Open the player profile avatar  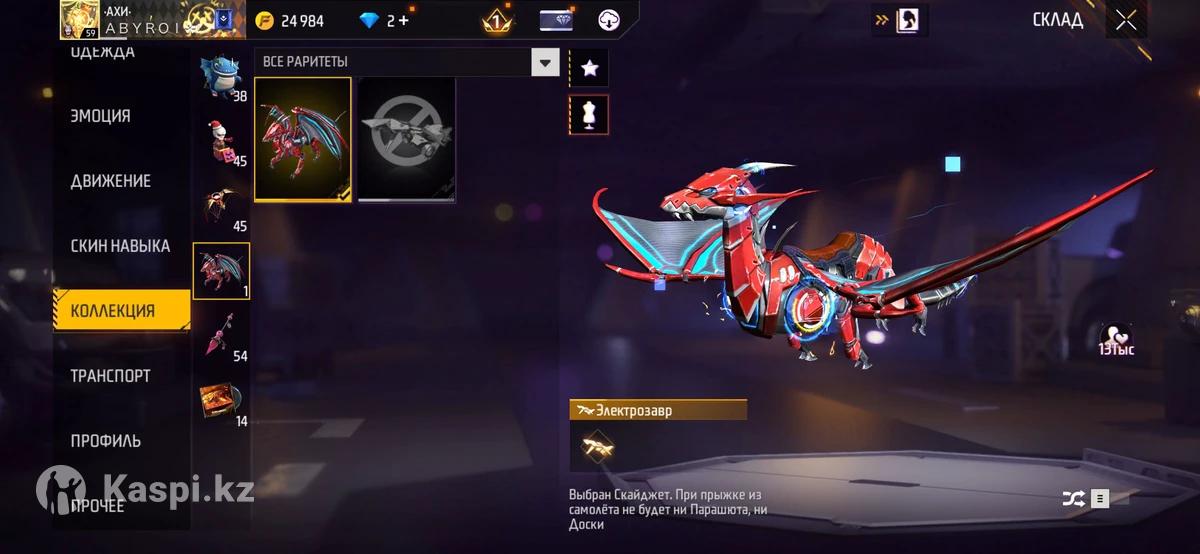[80, 19]
